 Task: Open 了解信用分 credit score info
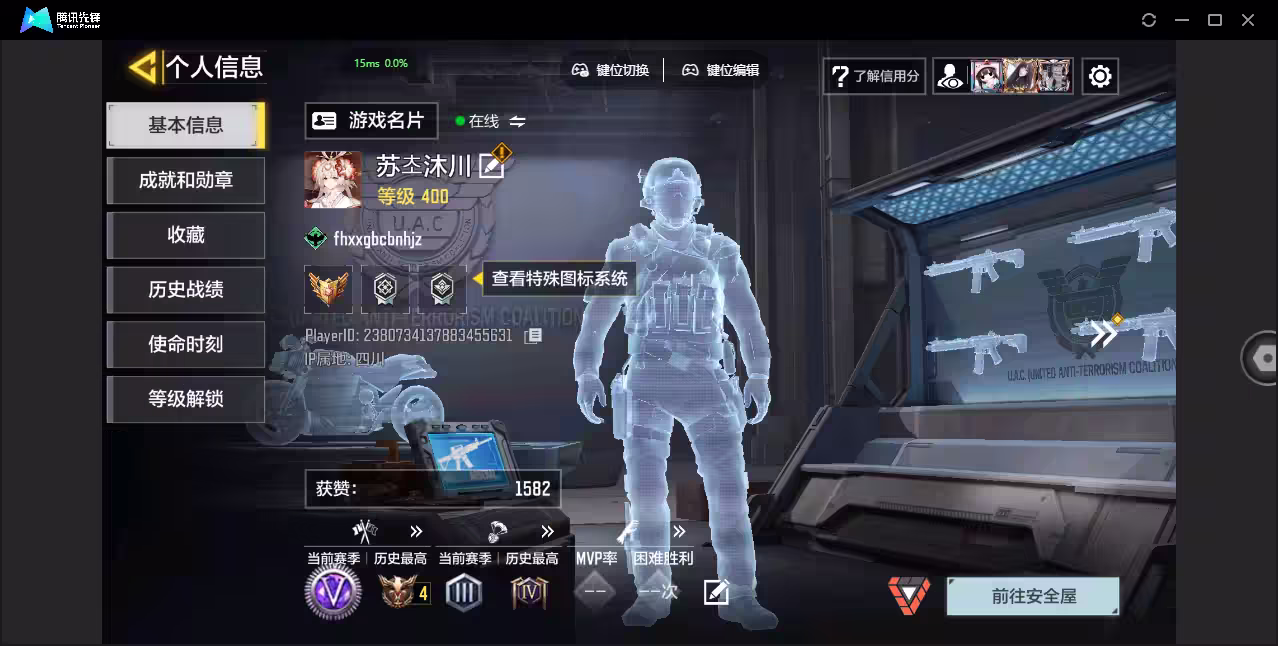point(874,76)
